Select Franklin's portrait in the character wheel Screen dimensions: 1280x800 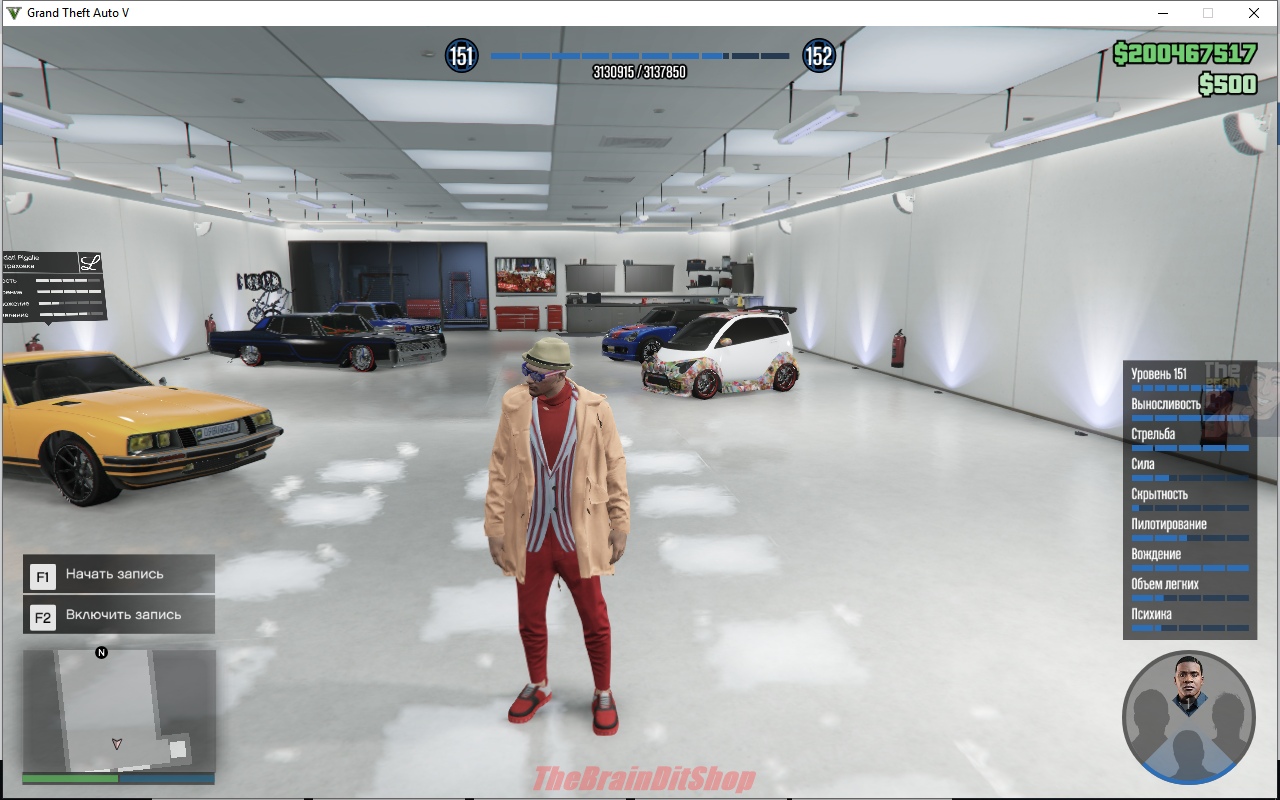(1188, 682)
